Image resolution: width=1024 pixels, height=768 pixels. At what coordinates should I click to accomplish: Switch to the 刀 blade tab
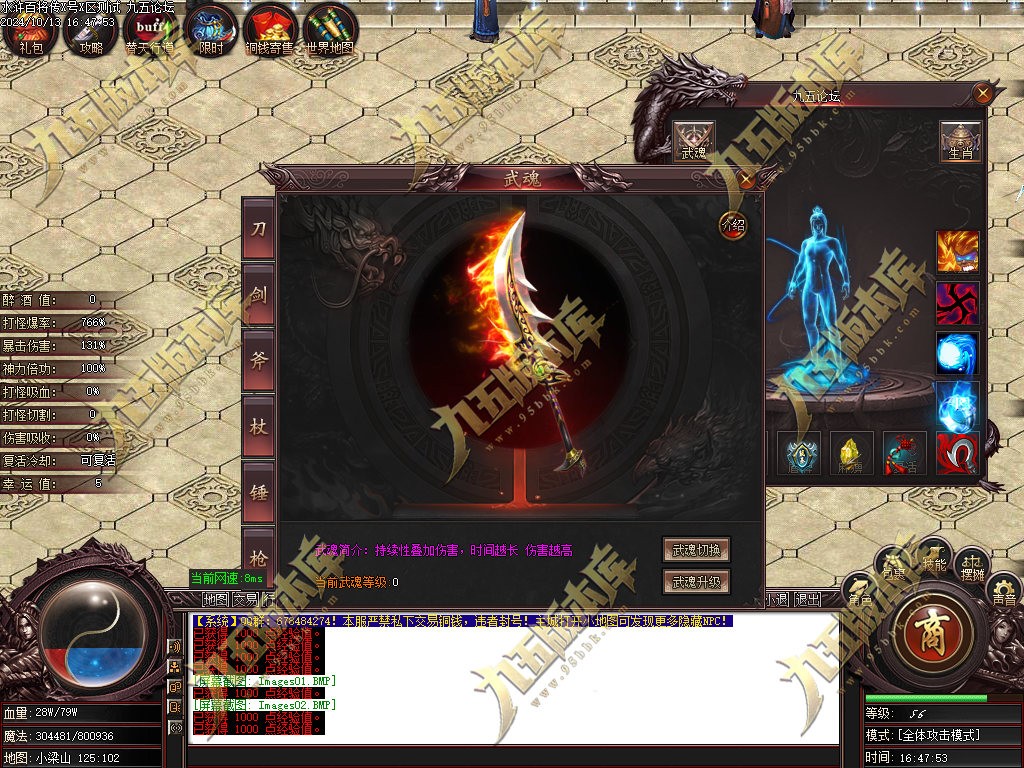(x=258, y=229)
